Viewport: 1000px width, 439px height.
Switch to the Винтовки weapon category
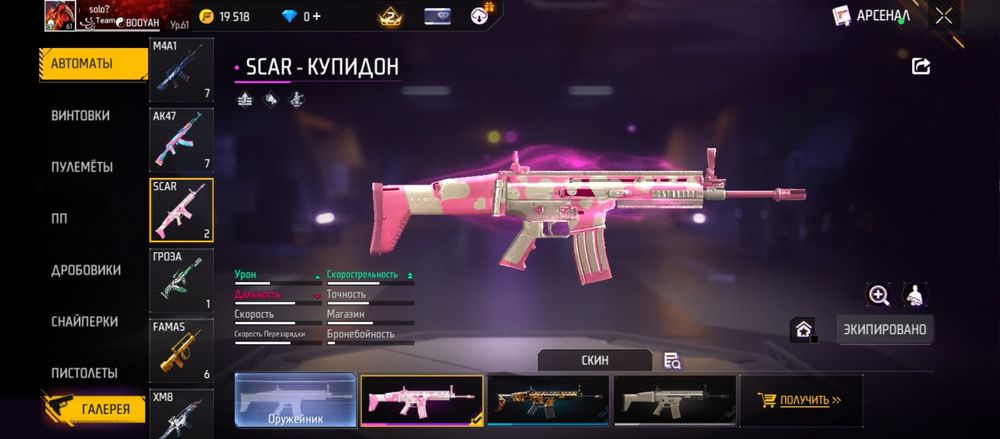point(80,115)
